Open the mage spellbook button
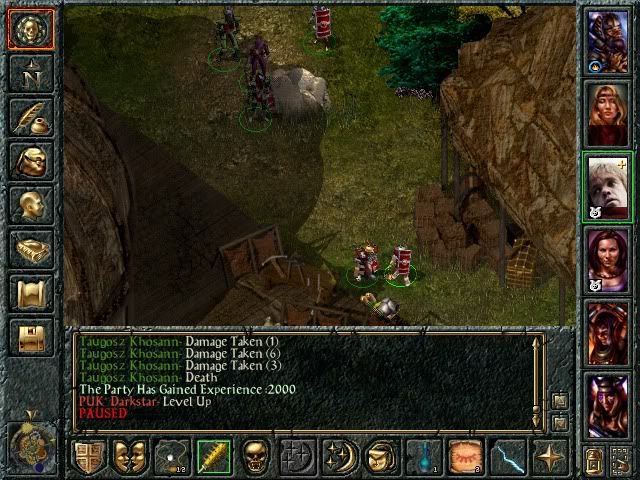 tap(30, 248)
